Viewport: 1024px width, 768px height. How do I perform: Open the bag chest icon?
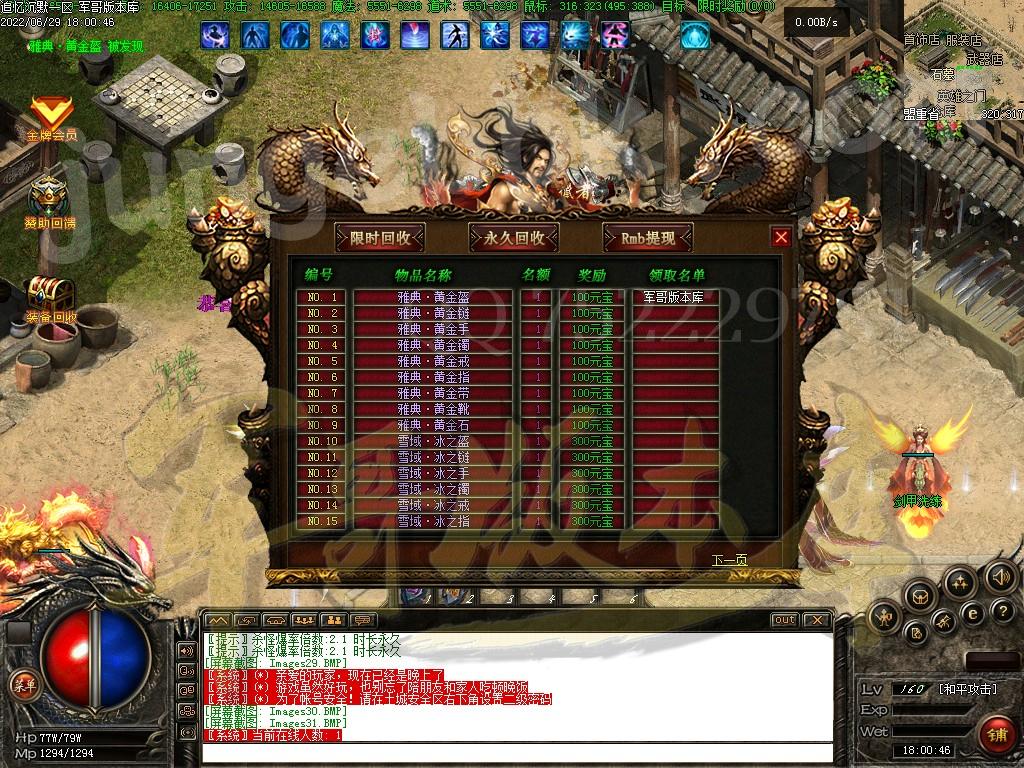920,596
